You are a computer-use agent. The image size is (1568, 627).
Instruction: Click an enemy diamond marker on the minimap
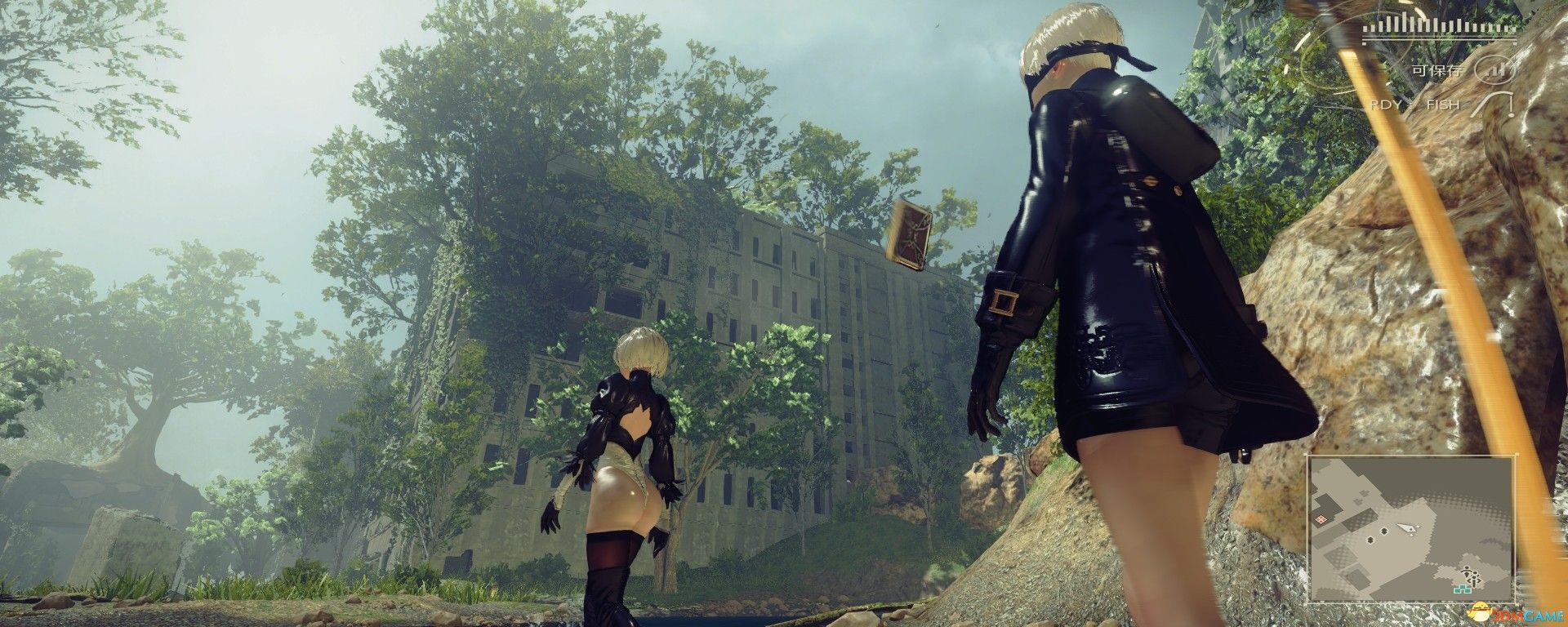1383,531
